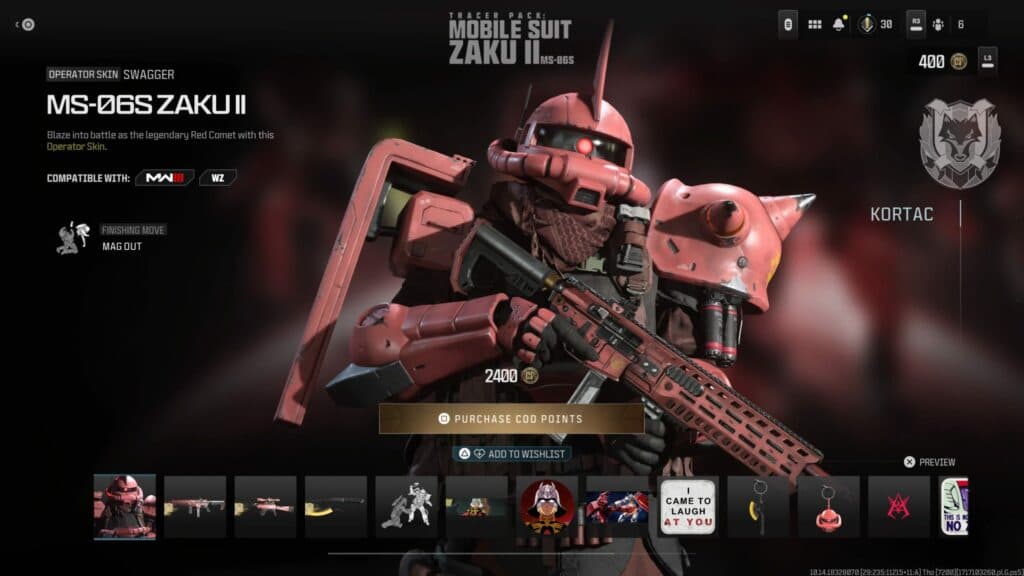Preview the selected bundle item
The image size is (1024, 576).
[x=929, y=462]
